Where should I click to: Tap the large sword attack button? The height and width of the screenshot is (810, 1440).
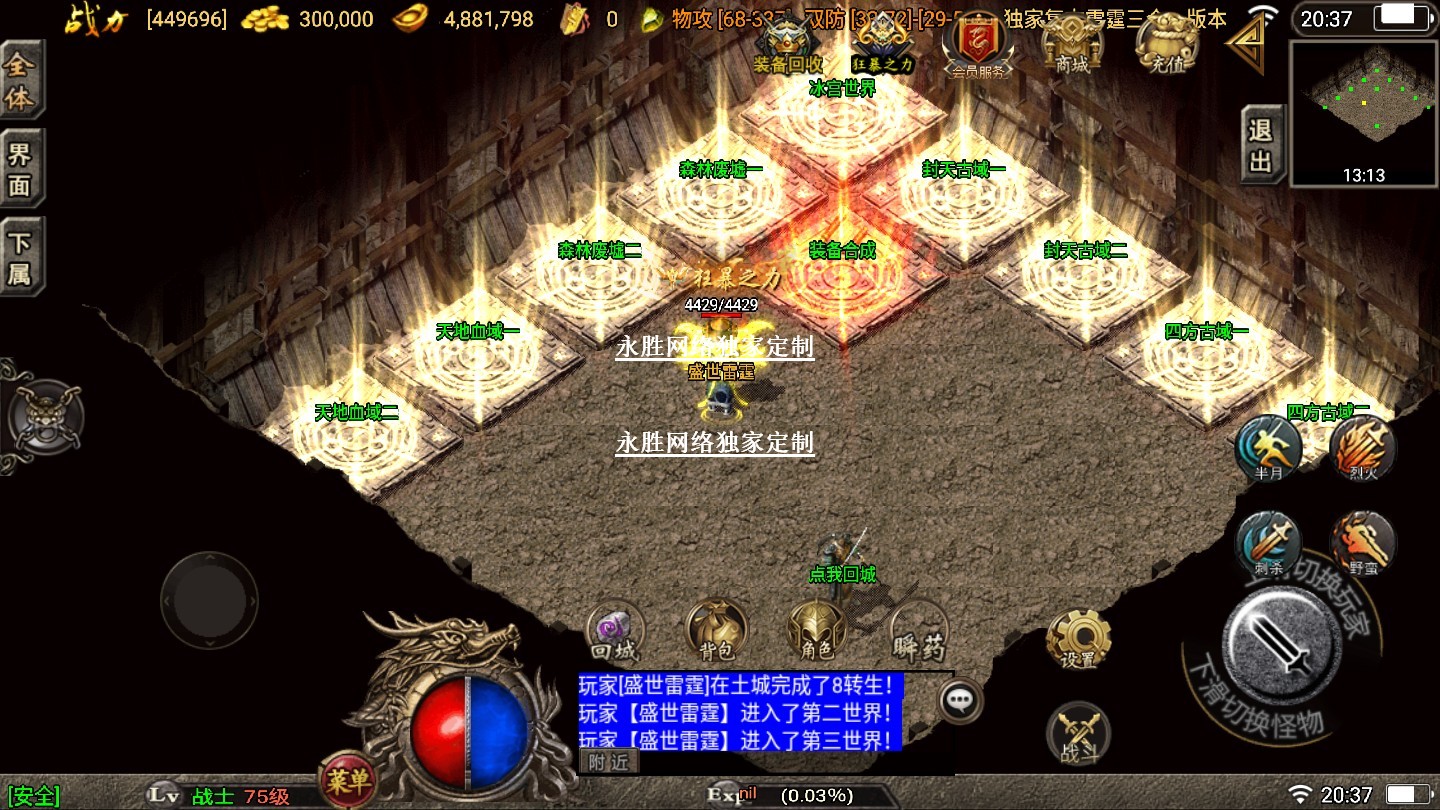[x=1281, y=638]
